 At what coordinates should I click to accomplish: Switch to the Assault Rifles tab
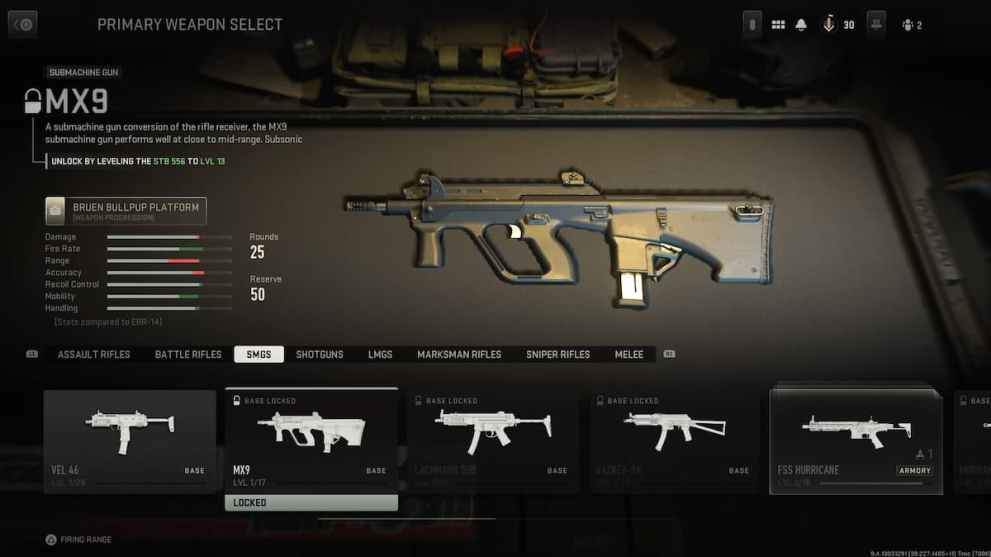pyautogui.click(x=94, y=355)
